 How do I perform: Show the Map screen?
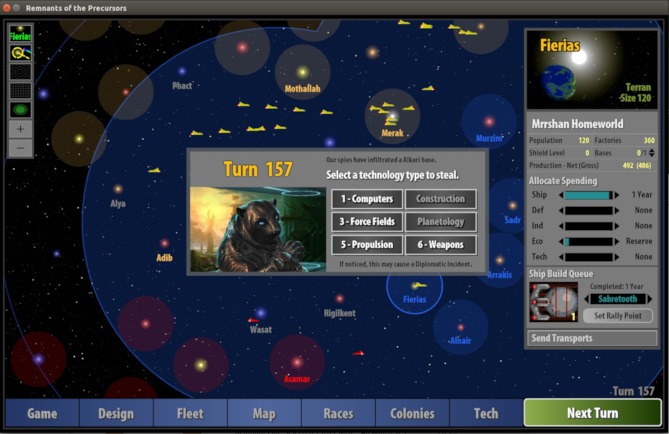(264, 413)
